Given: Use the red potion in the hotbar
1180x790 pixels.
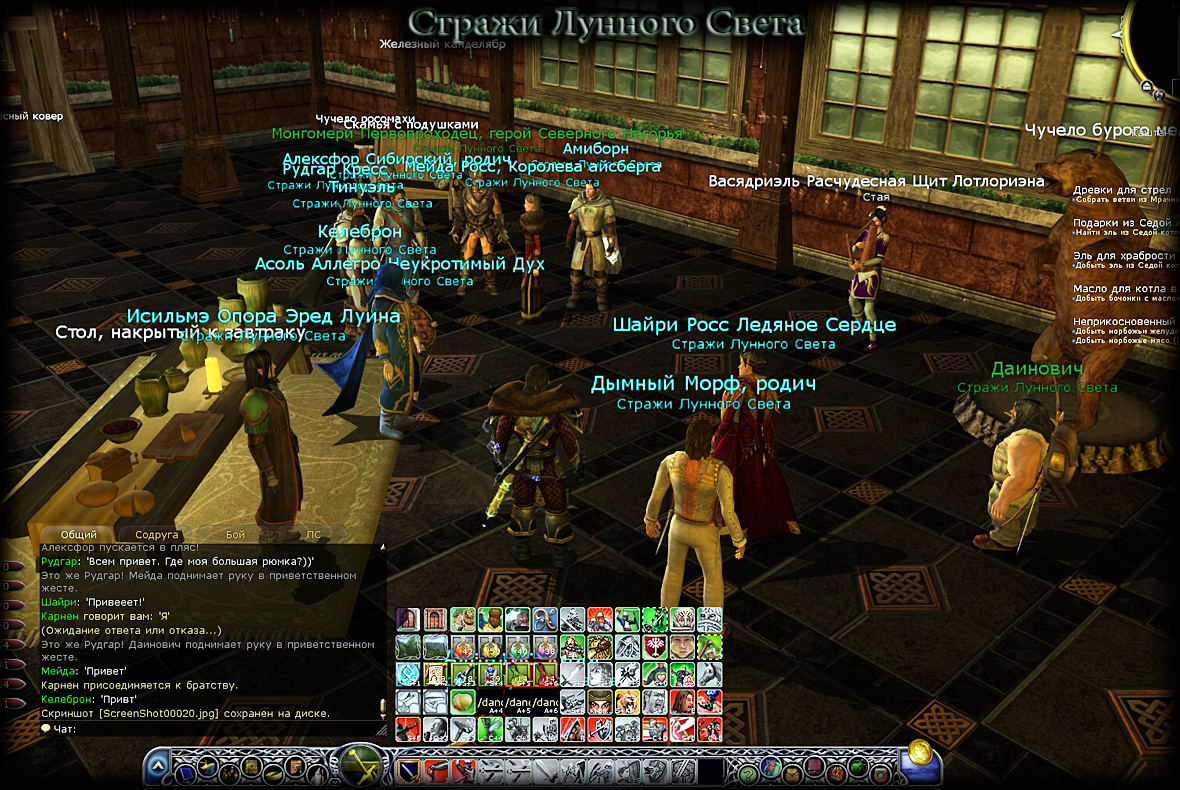Looking at the screenshot, I should point(462,646).
